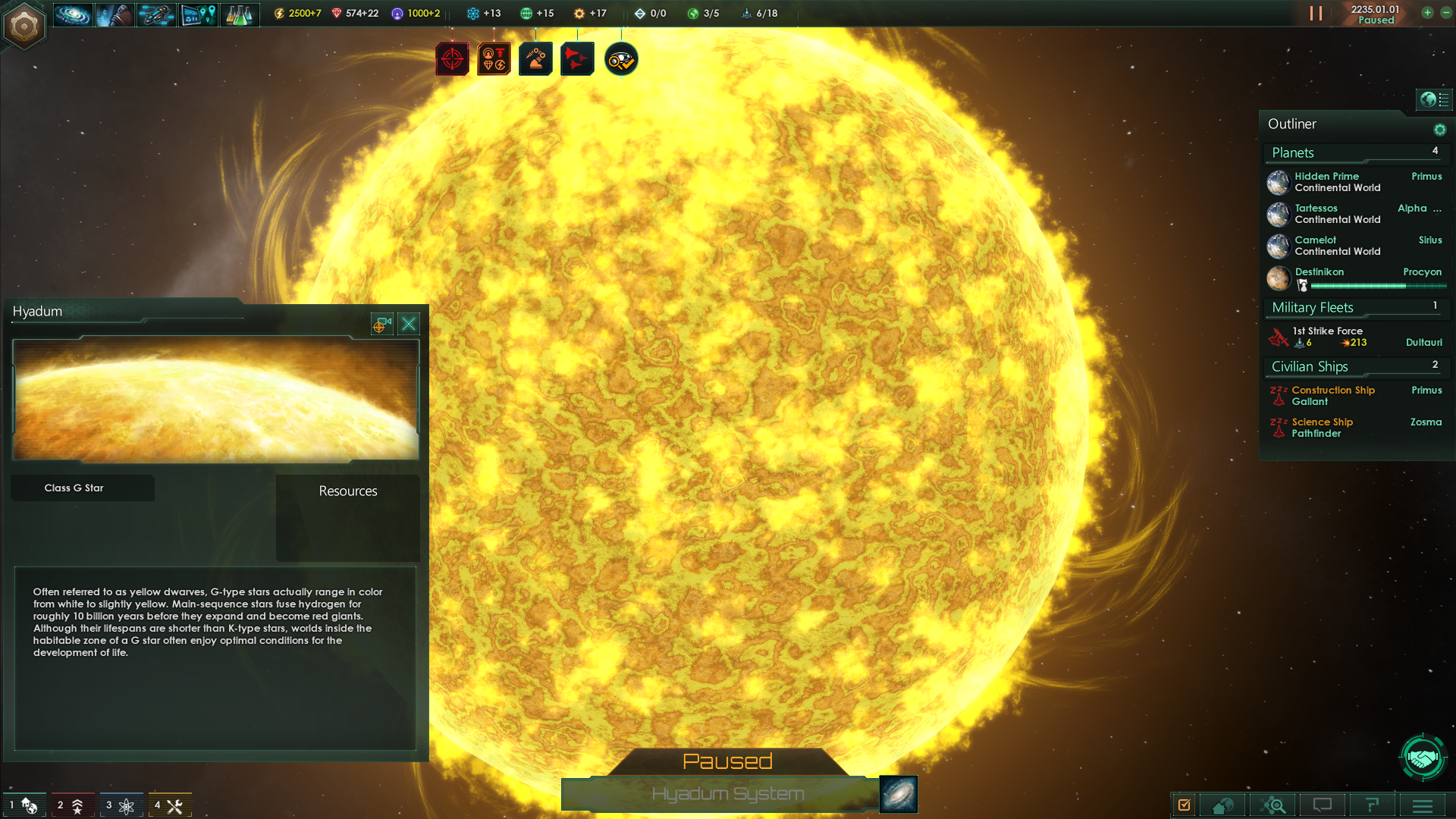1456x819 pixels.
Task: Focus camera on Hyadum with the camera button
Action: [x=381, y=325]
